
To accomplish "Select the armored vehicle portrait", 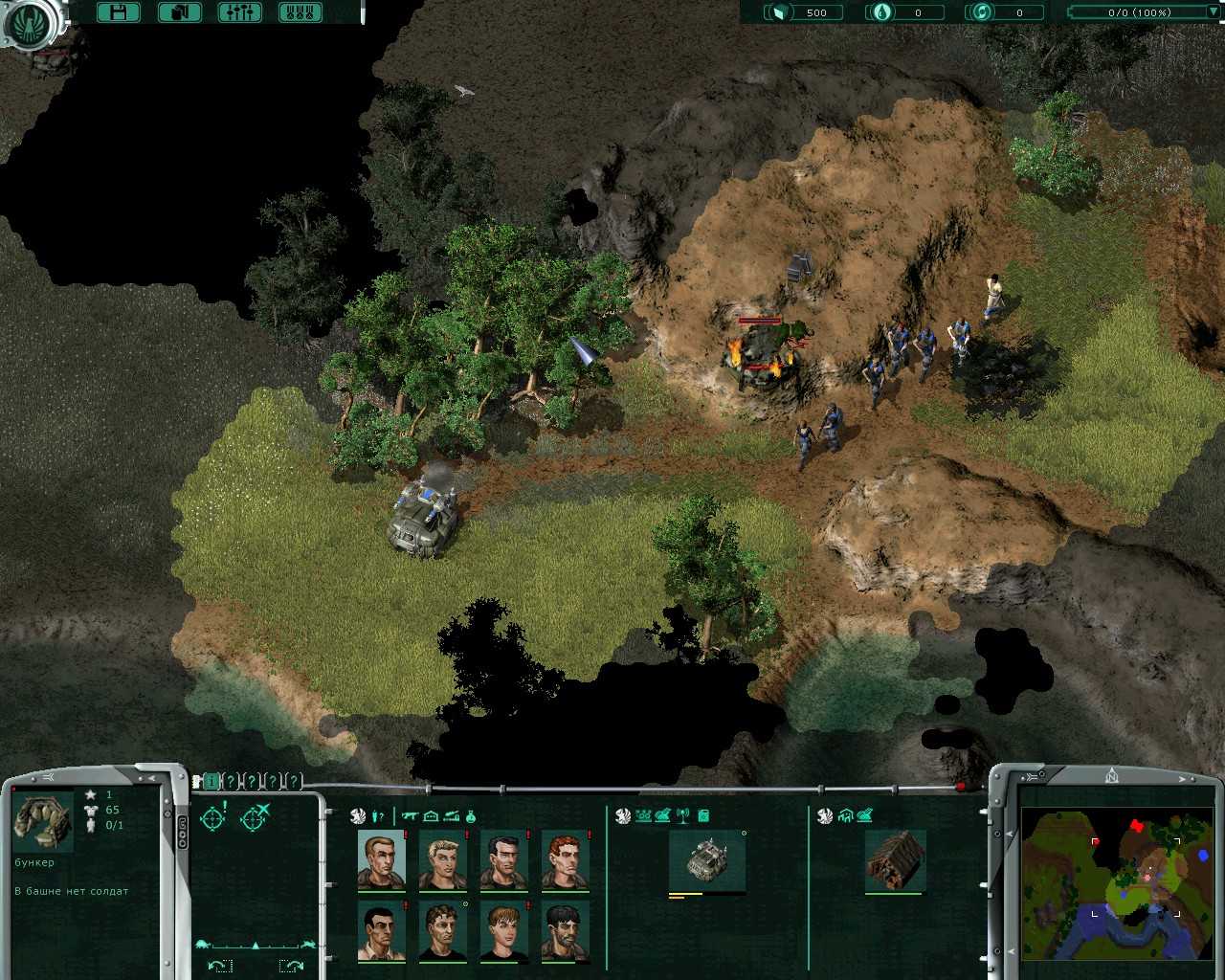I will (x=706, y=860).
